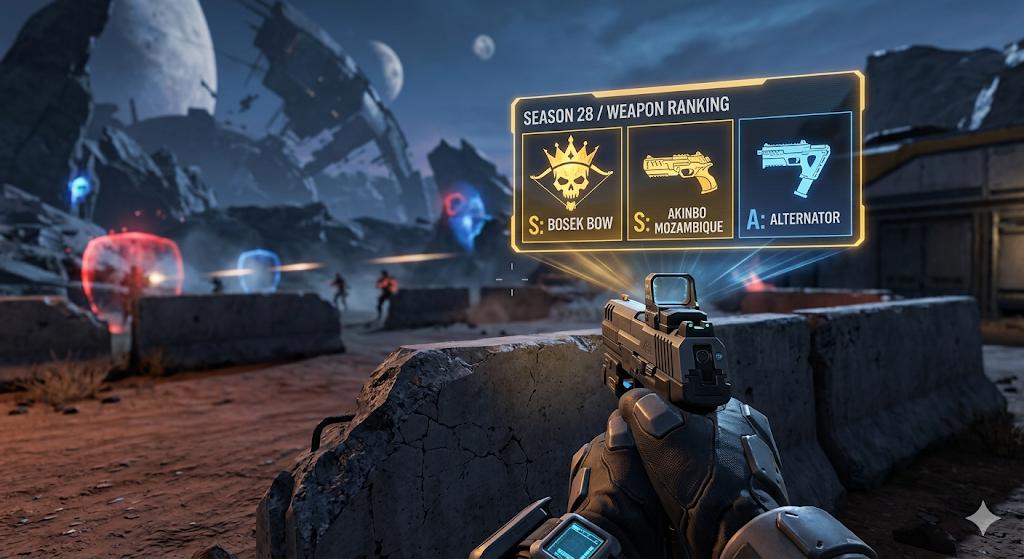Click the sparkle icon in the corner
The image size is (1024, 559).
point(983,517)
